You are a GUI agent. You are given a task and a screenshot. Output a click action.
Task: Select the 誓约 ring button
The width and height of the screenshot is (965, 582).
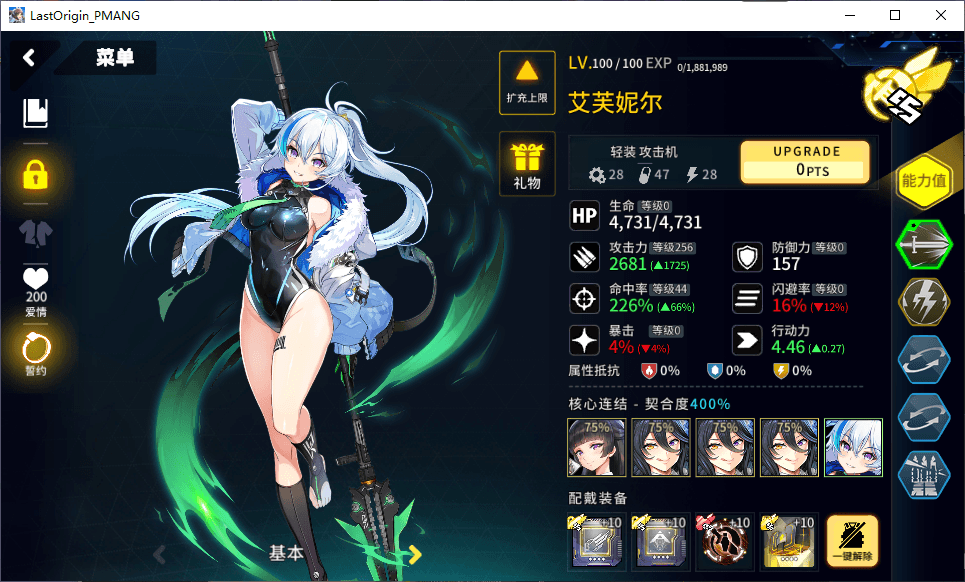tap(35, 352)
